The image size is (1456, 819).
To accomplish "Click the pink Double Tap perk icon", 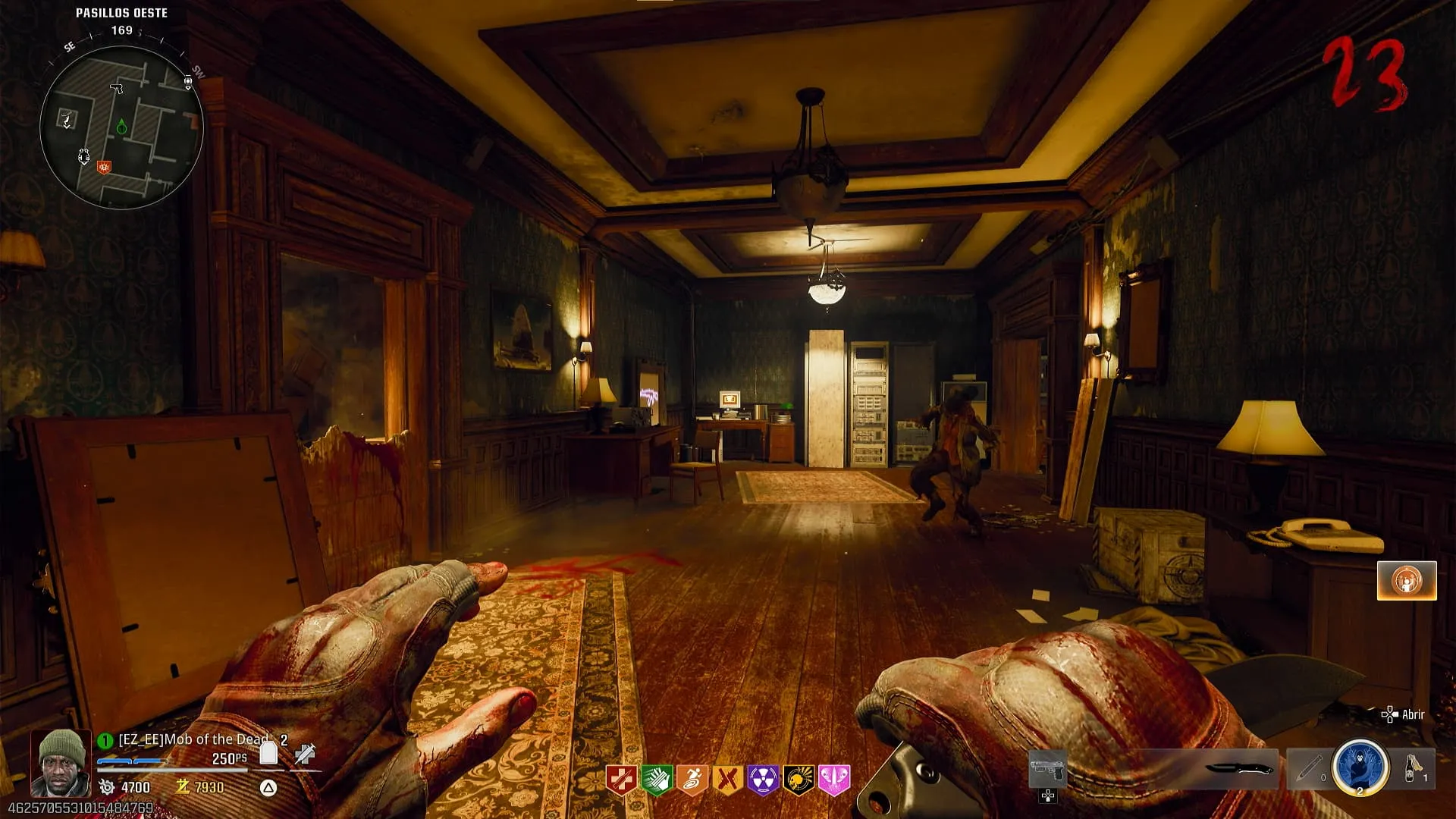I will 834,780.
